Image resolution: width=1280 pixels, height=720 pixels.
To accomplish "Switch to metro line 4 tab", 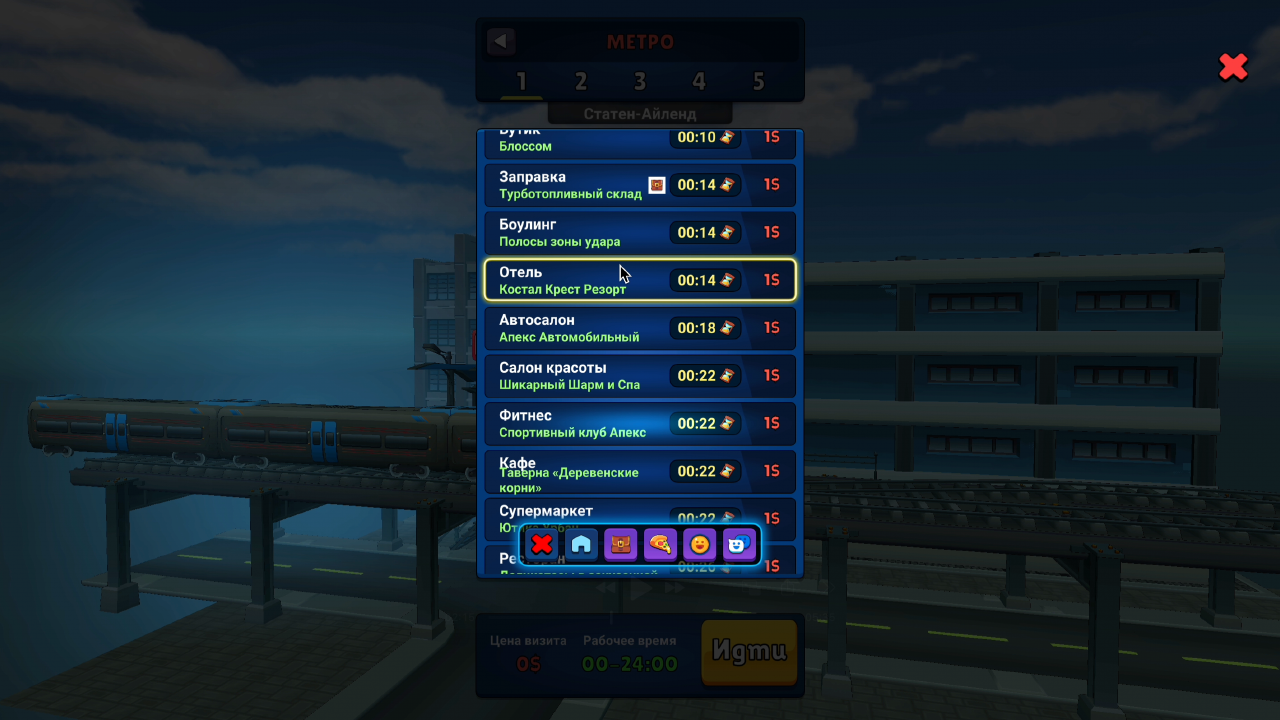I will point(699,82).
